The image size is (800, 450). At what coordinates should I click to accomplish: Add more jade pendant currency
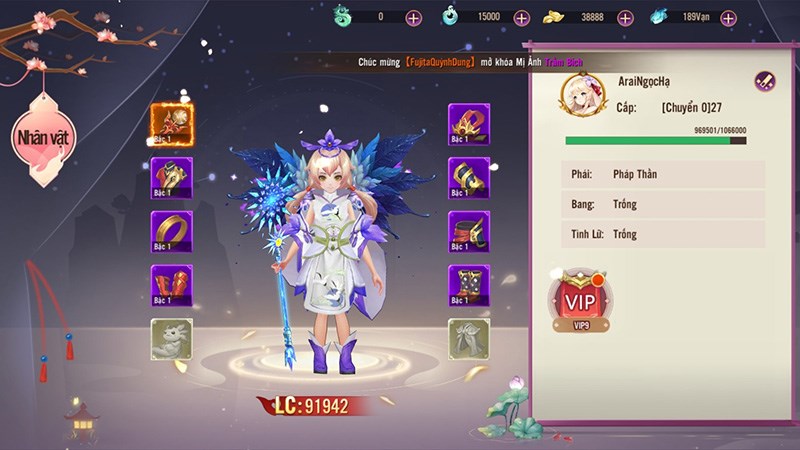(x=521, y=17)
